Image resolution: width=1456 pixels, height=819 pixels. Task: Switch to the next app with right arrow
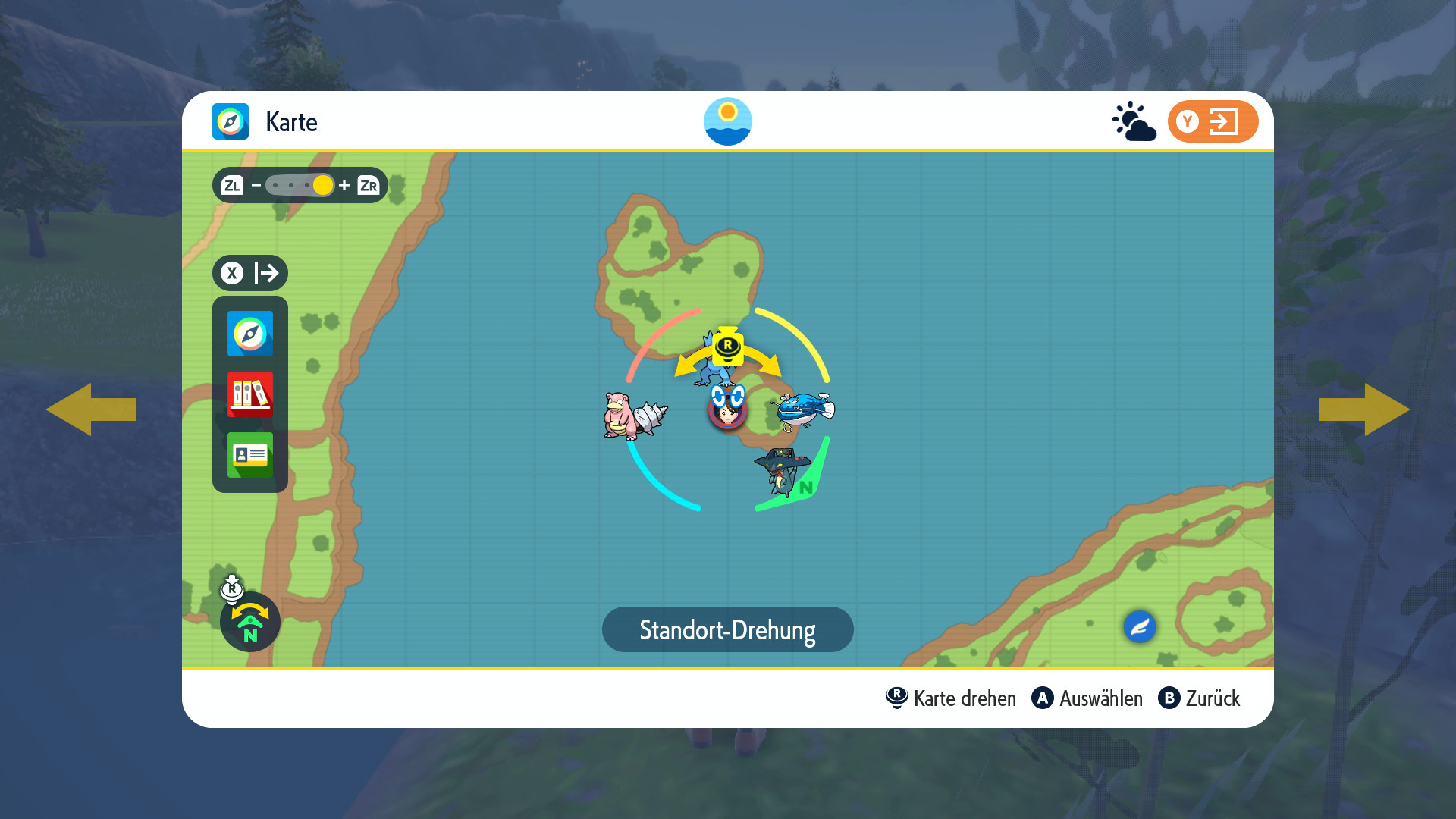1364,409
